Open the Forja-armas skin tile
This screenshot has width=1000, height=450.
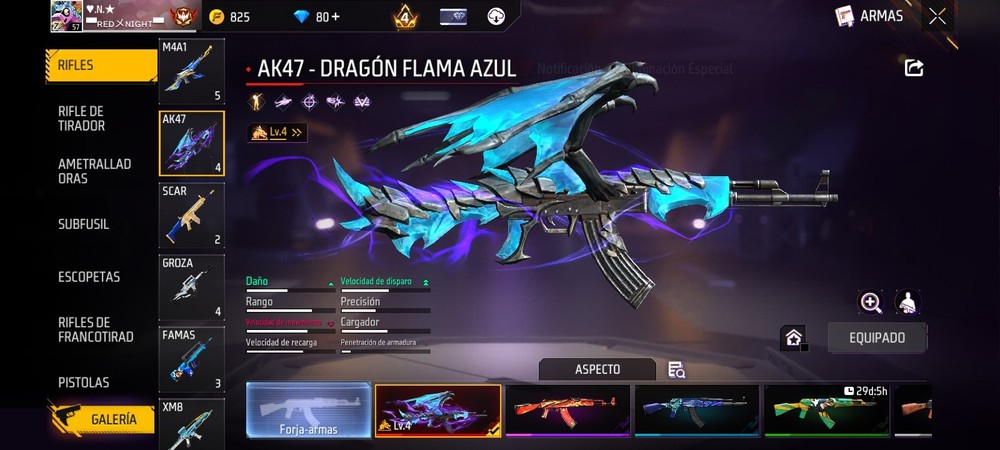pos(307,411)
